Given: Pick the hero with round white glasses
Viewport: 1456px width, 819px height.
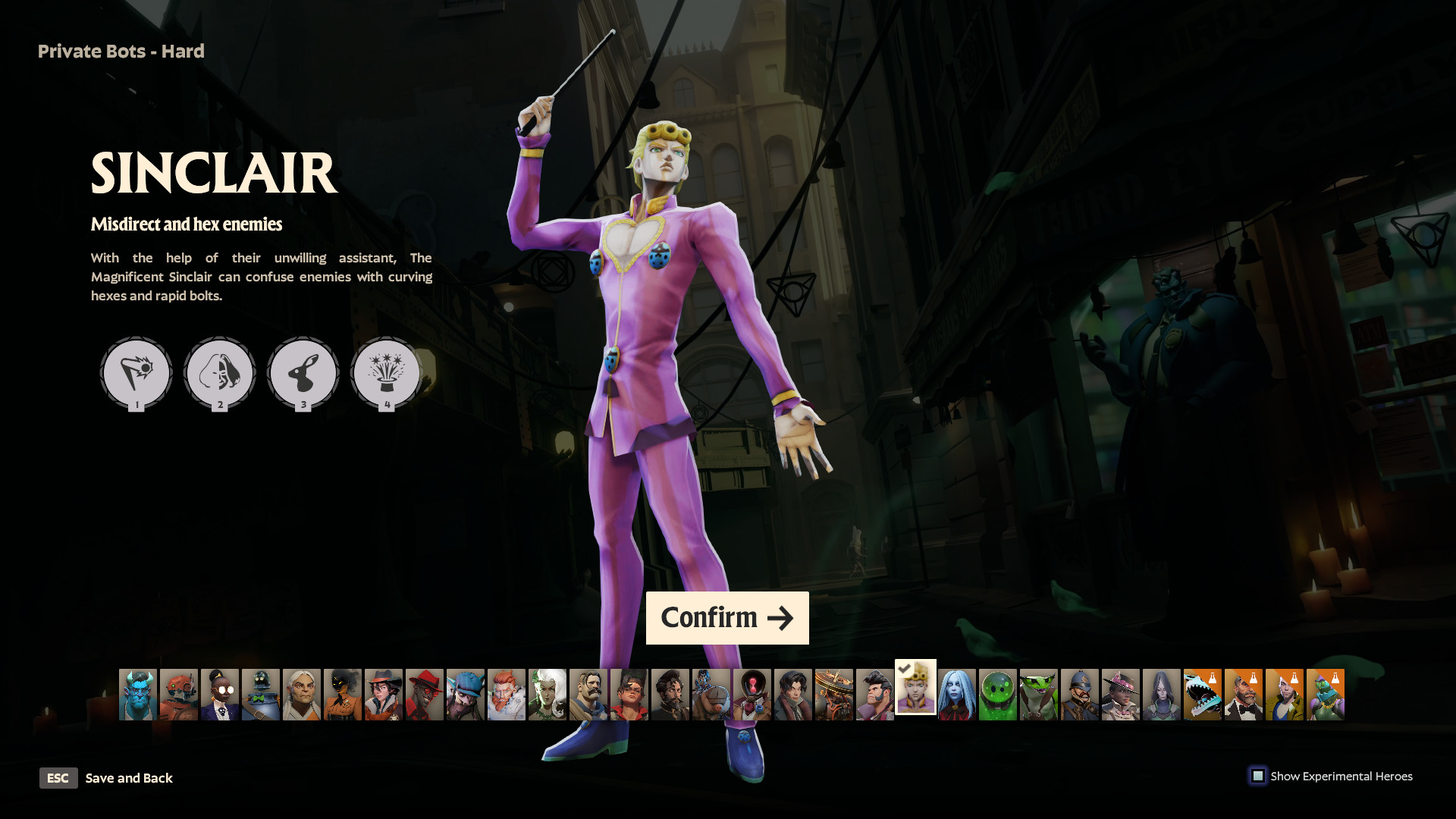Looking at the screenshot, I should point(220,695).
